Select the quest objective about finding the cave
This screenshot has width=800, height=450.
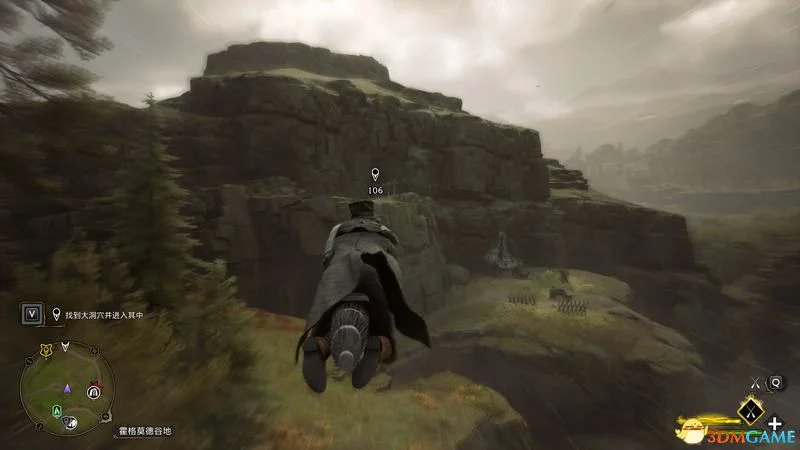pyautogui.click(x=100, y=315)
